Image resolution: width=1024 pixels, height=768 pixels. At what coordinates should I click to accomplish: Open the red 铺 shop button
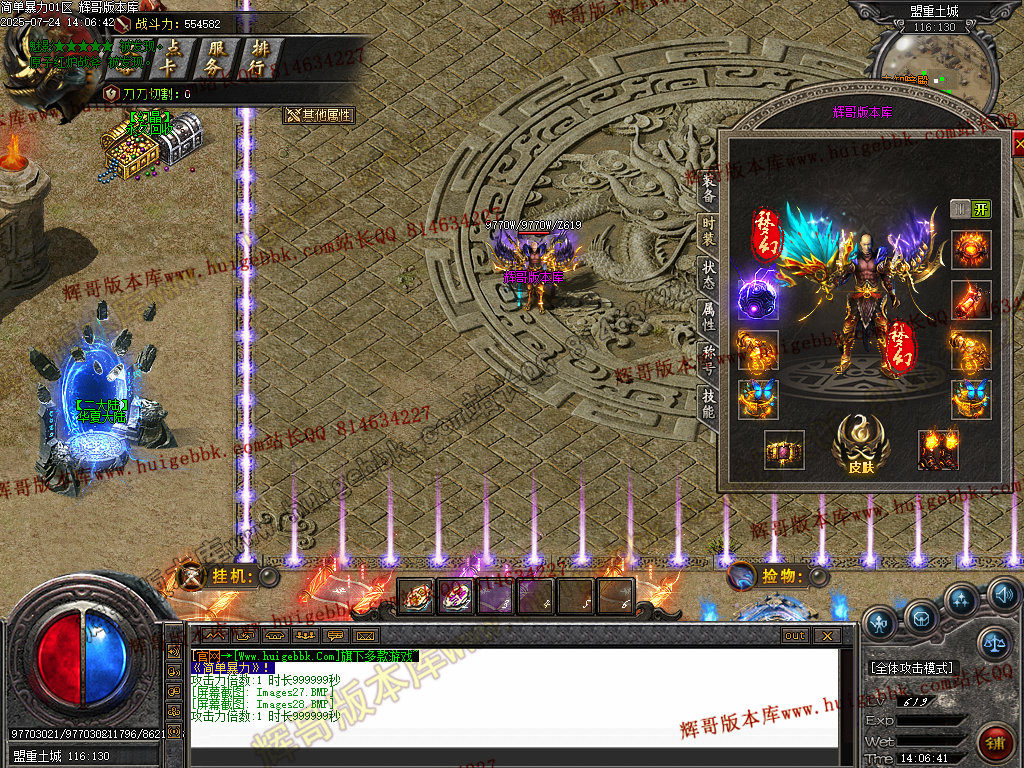(x=997, y=743)
